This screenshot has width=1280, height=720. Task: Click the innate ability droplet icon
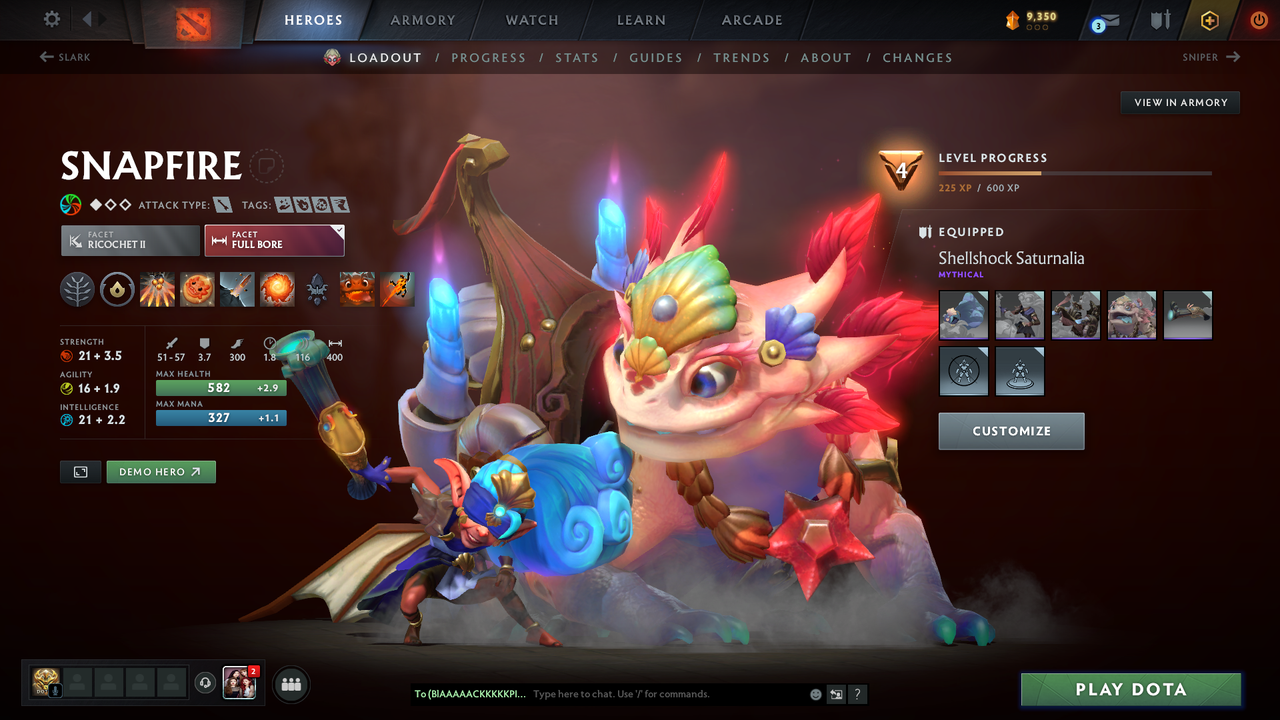click(x=117, y=290)
